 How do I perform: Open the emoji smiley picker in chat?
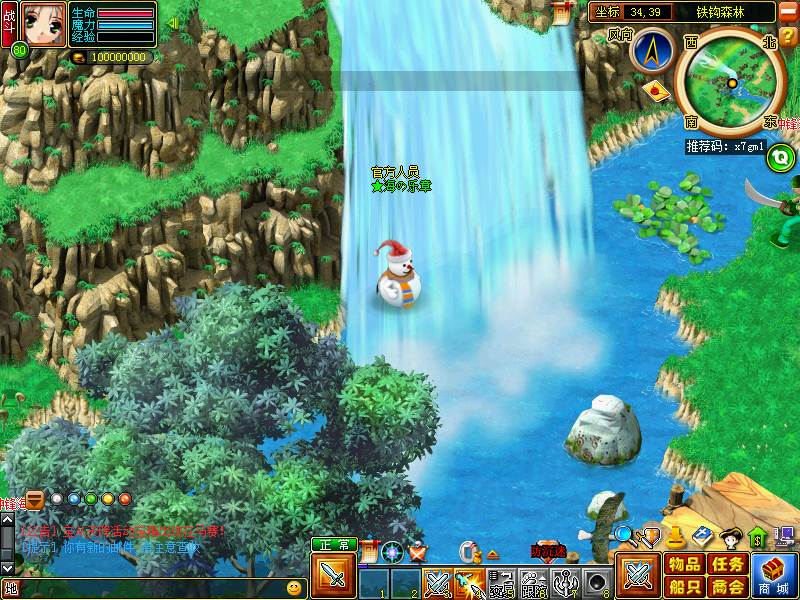click(x=294, y=588)
